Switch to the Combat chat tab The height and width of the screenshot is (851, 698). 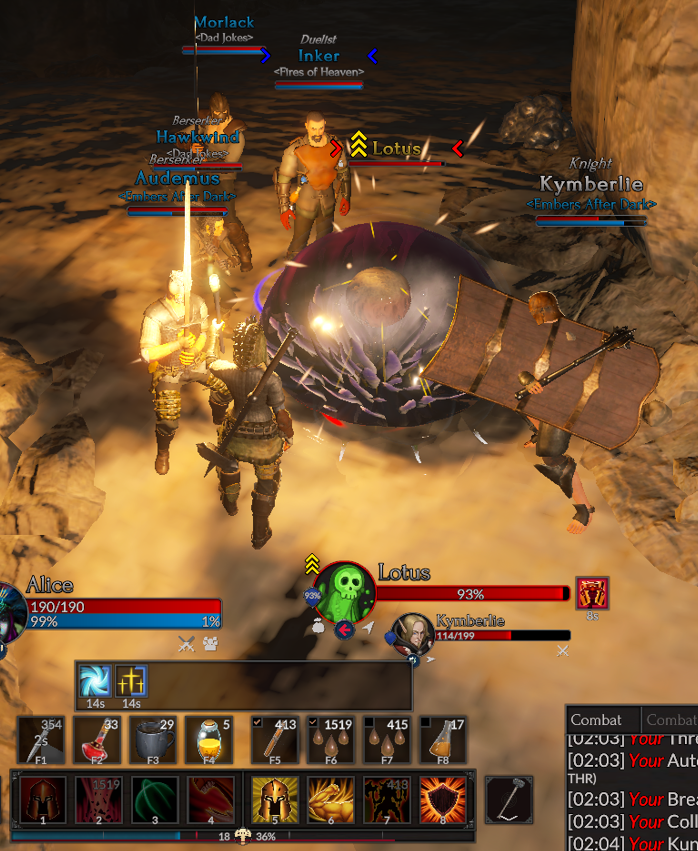tap(596, 720)
